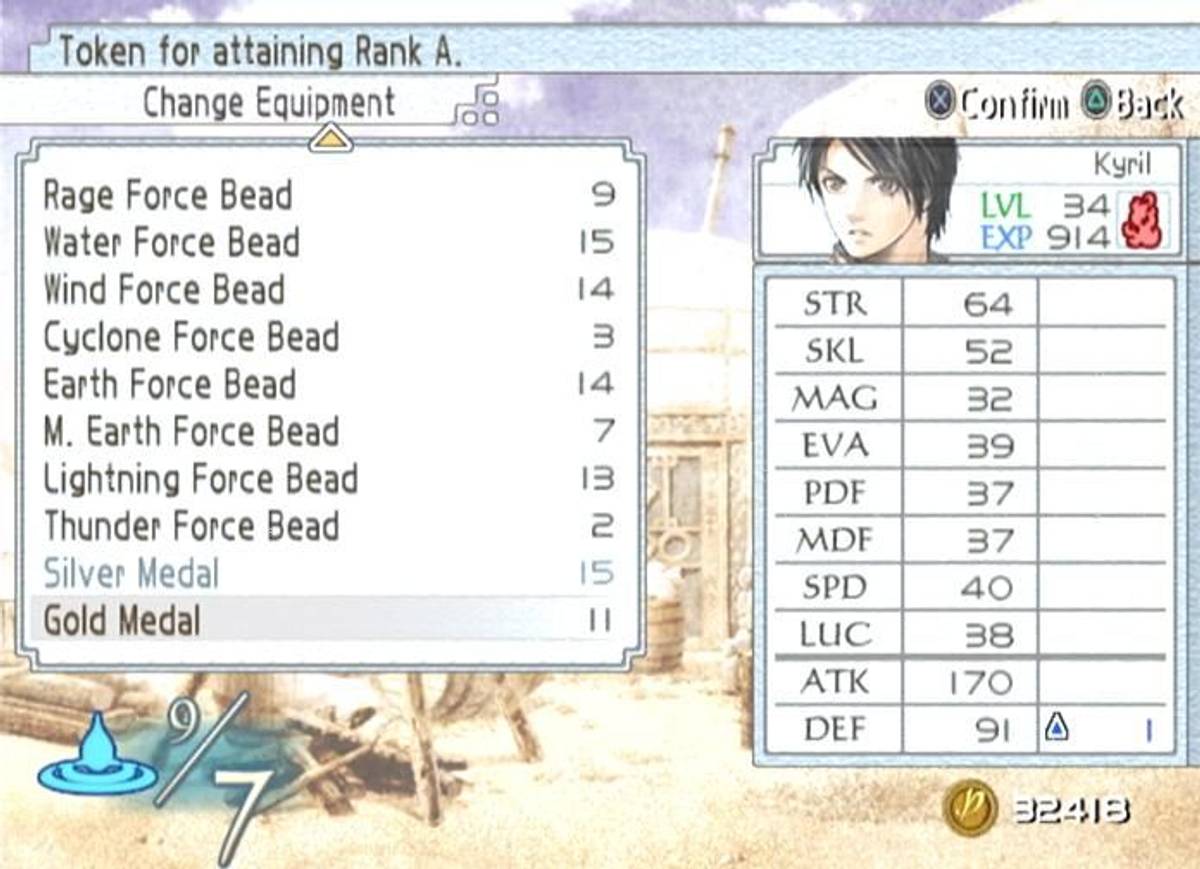Pick Lightning Force Bead from equipment list
Image resolution: width=1200 pixels, height=869 pixels.
[200, 479]
